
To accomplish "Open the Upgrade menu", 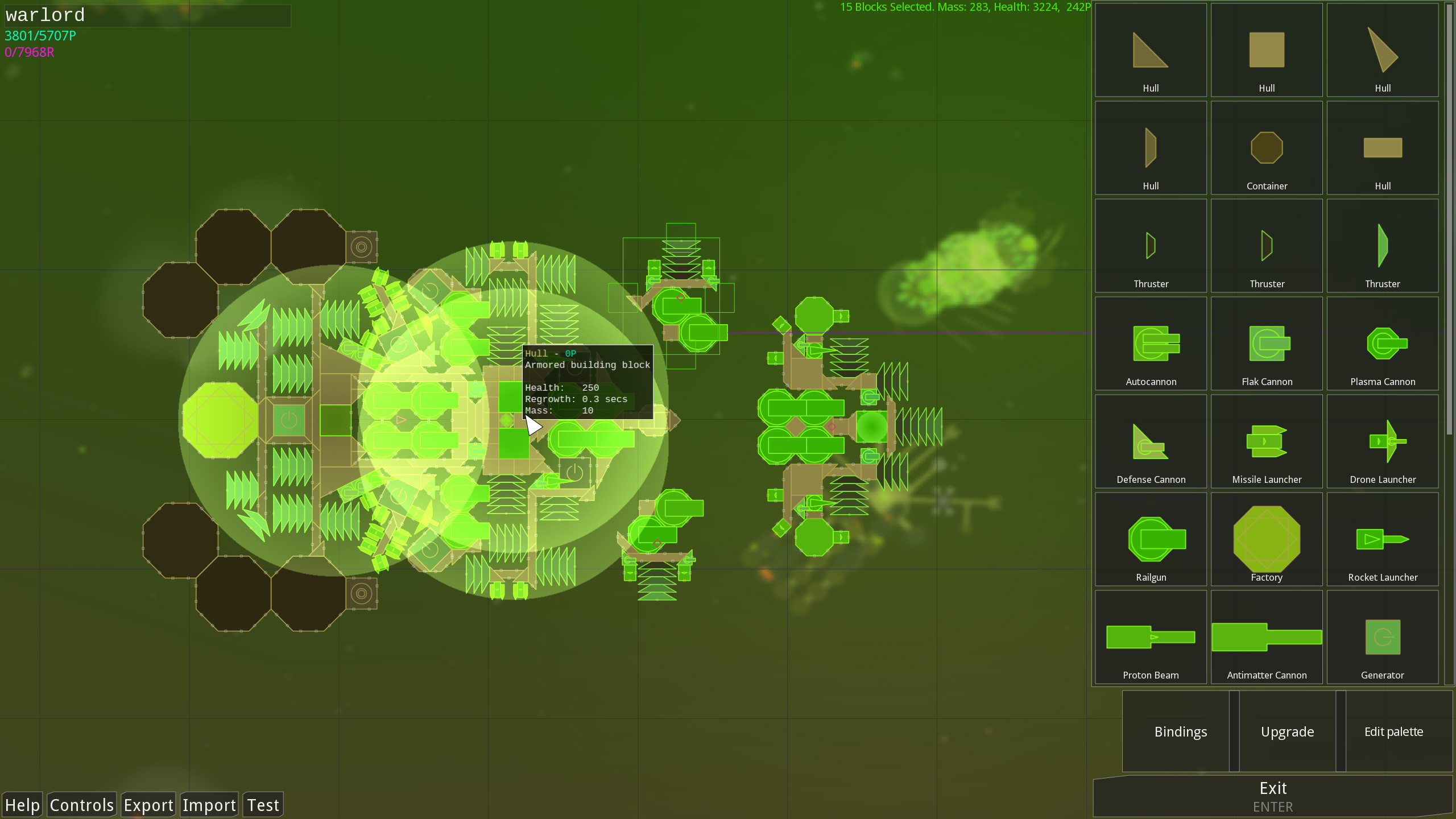I will 1287,731.
